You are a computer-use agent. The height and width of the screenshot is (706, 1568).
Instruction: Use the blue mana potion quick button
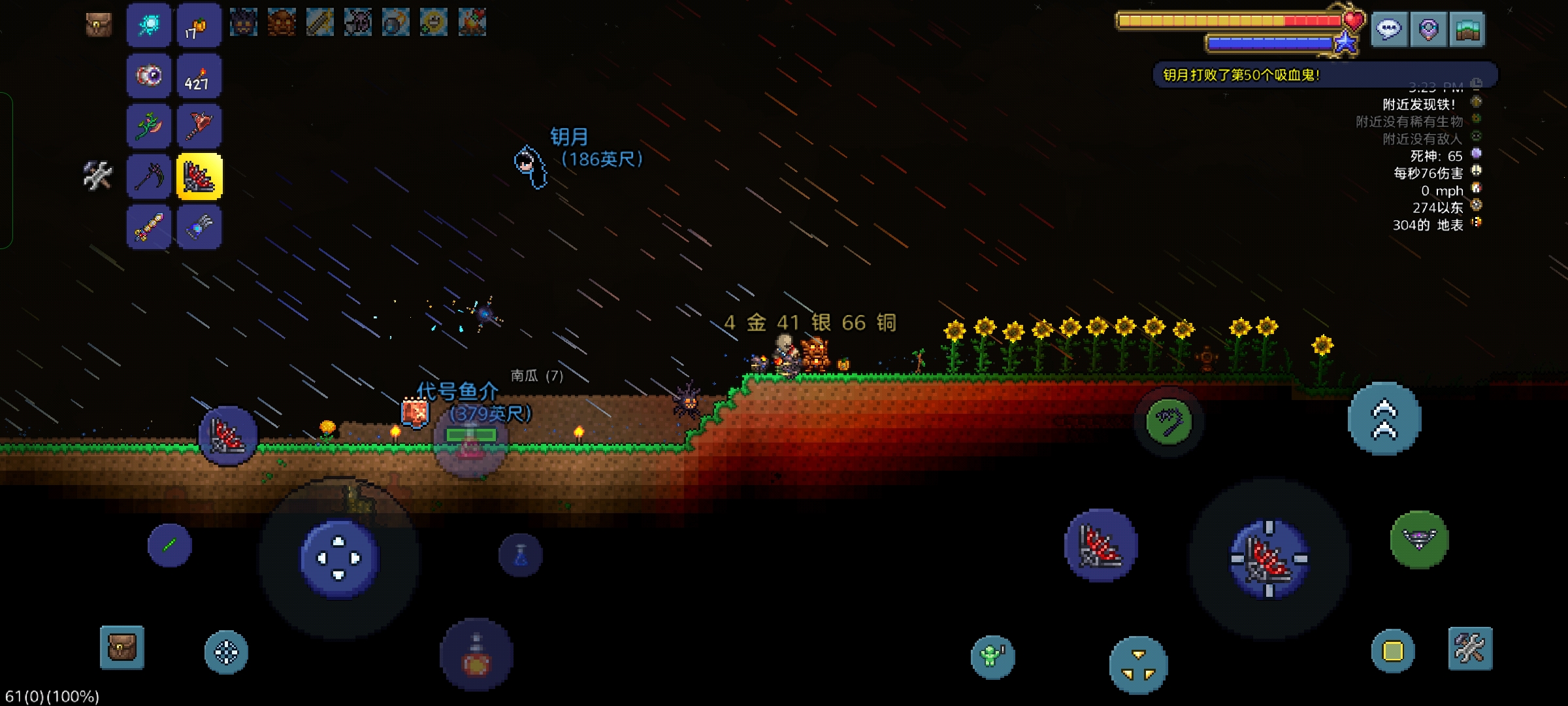tap(521, 556)
